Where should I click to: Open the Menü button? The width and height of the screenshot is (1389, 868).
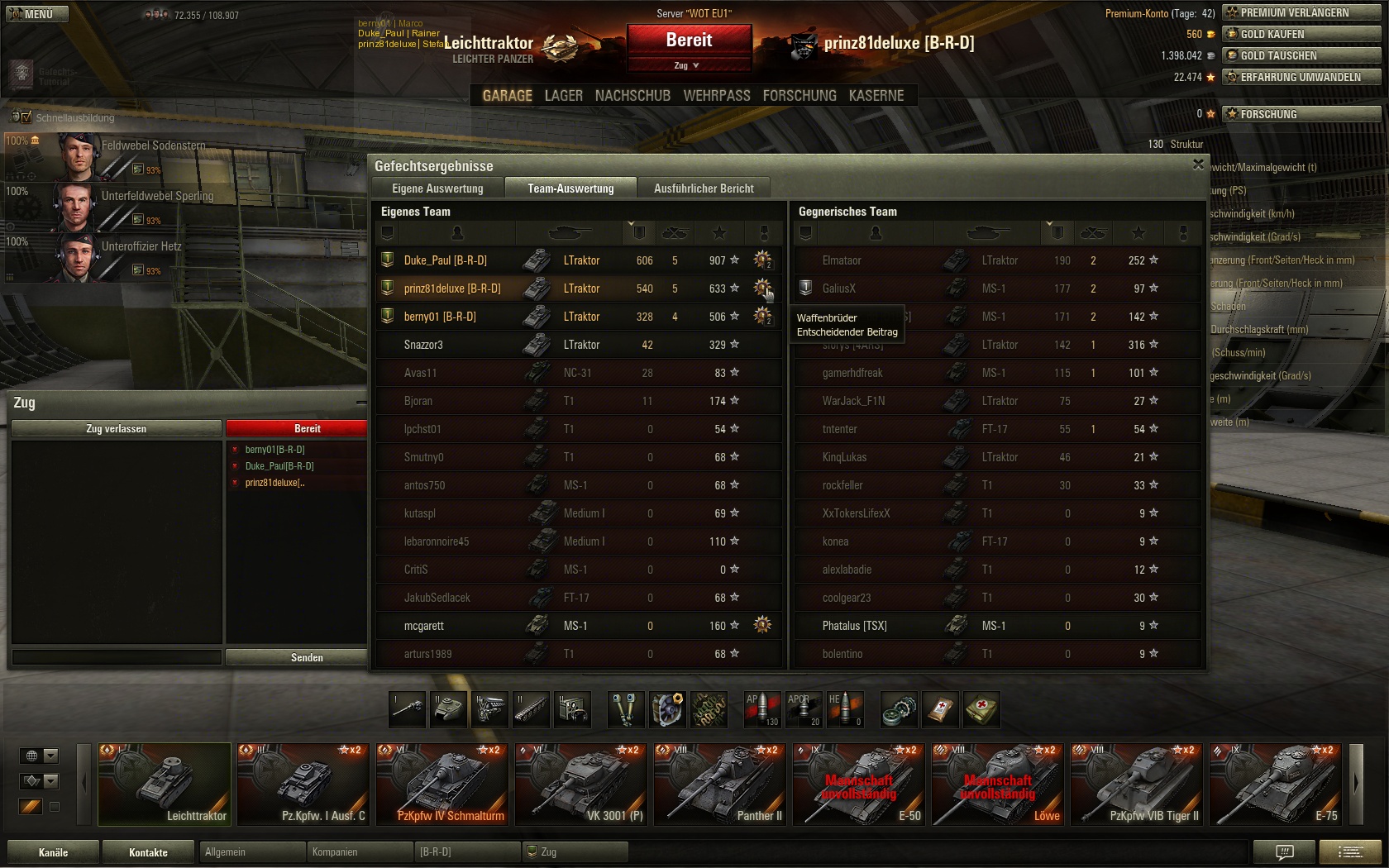pos(34,13)
